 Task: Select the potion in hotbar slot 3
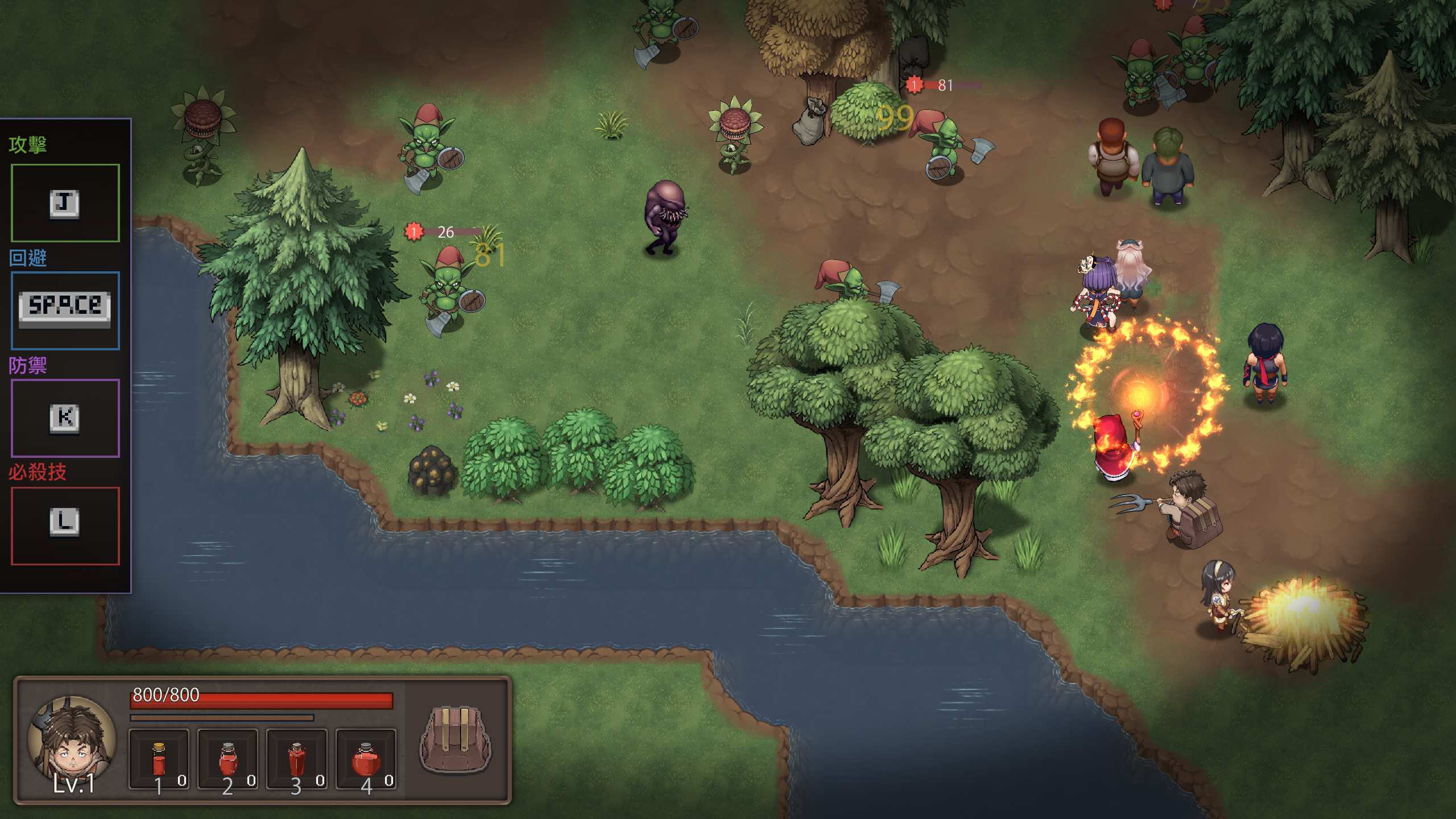(x=297, y=759)
